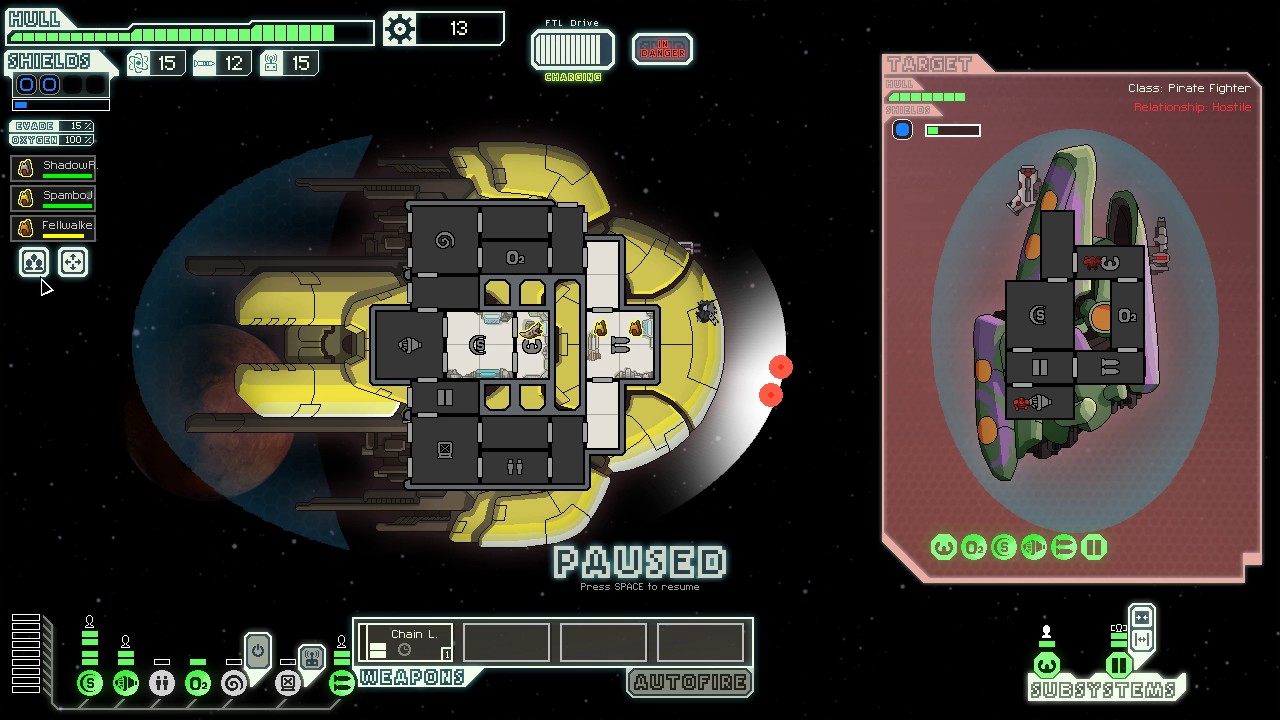The image size is (1280, 720).
Task: Click the cloaking swirl system icon
Action: pos(234,683)
